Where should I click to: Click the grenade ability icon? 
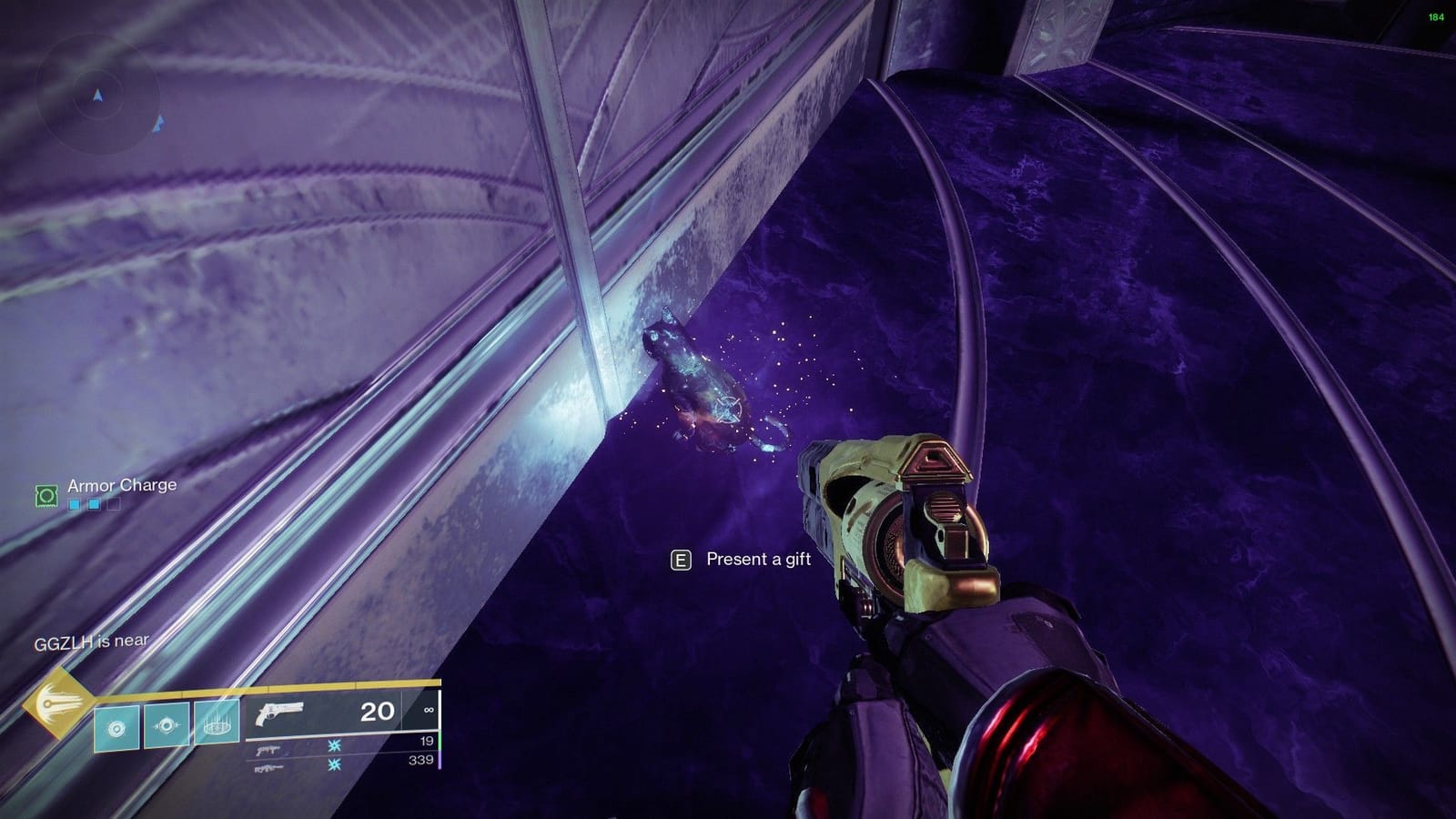click(116, 726)
